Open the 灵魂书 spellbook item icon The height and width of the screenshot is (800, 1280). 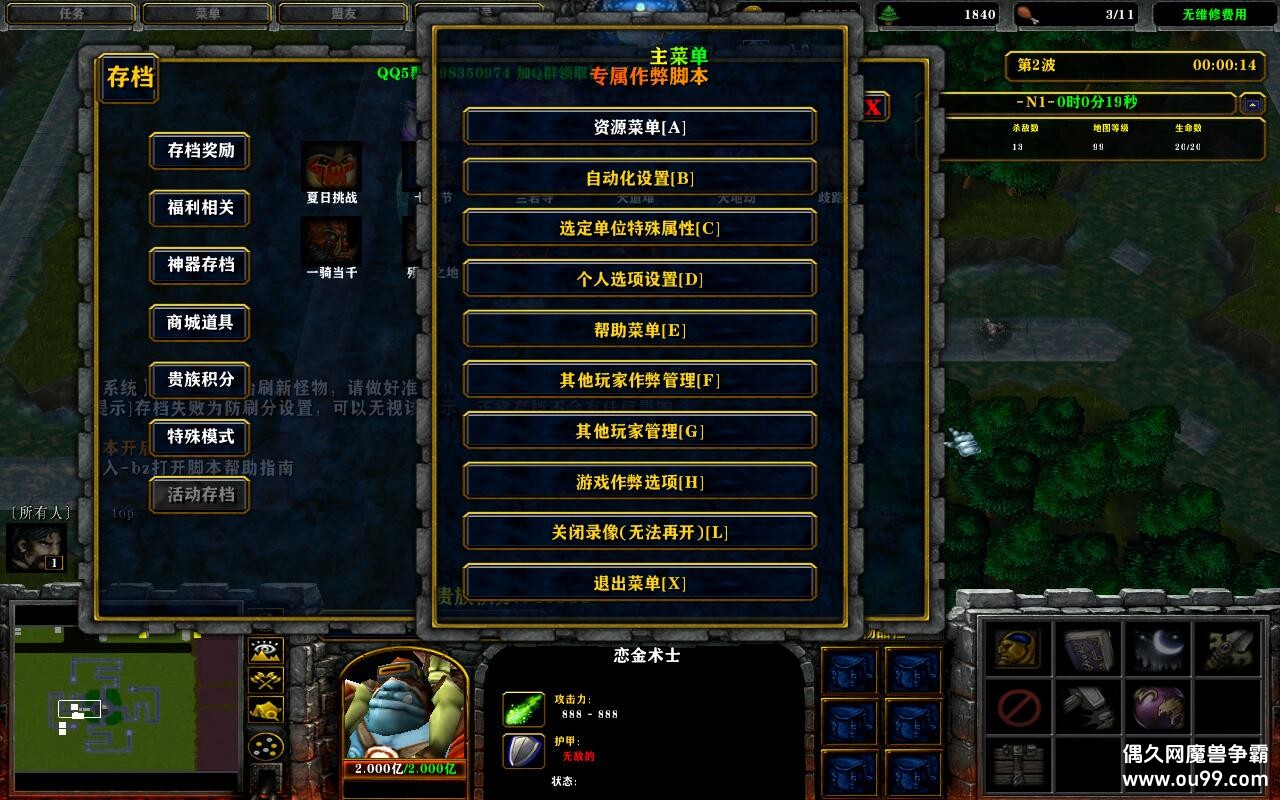(x=1090, y=650)
